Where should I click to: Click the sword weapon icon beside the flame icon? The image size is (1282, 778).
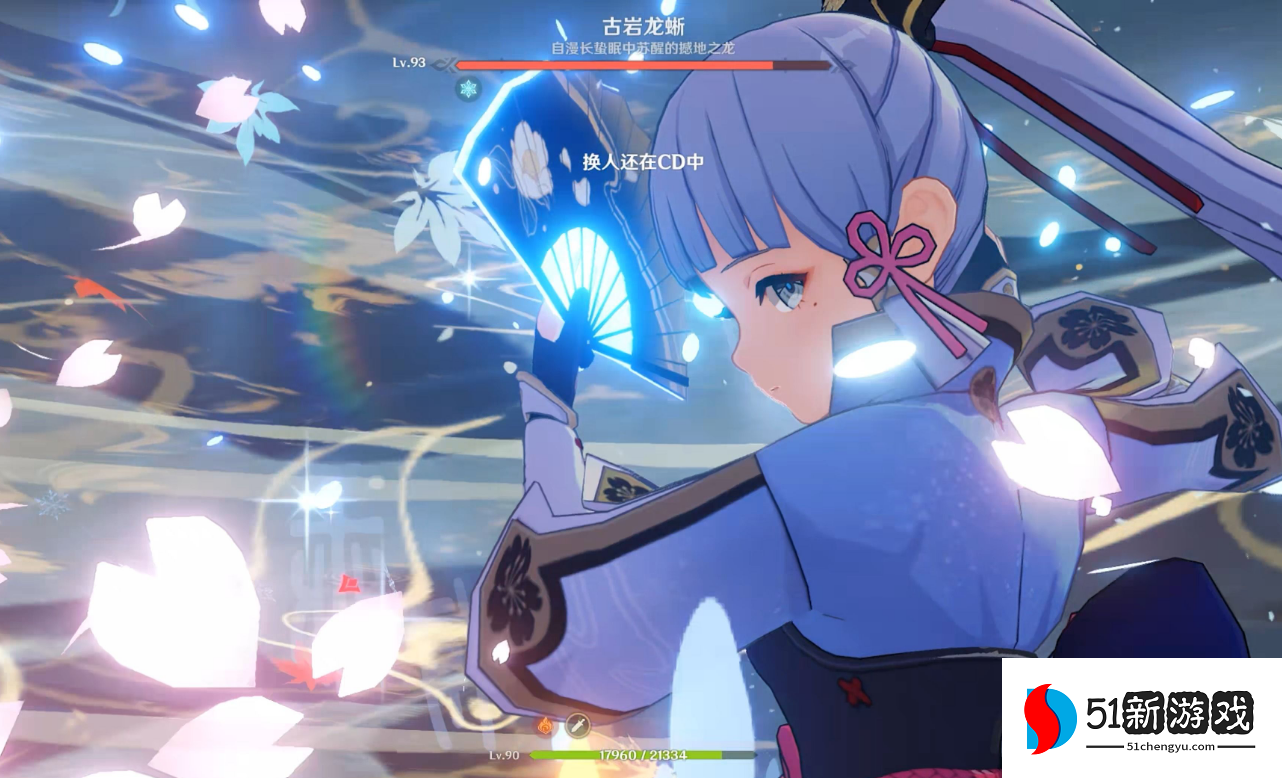coord(578,724)
